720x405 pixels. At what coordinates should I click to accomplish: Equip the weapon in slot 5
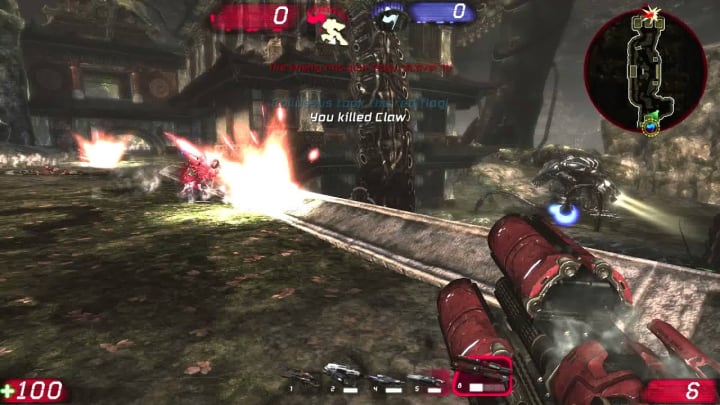tap(426, 377)
